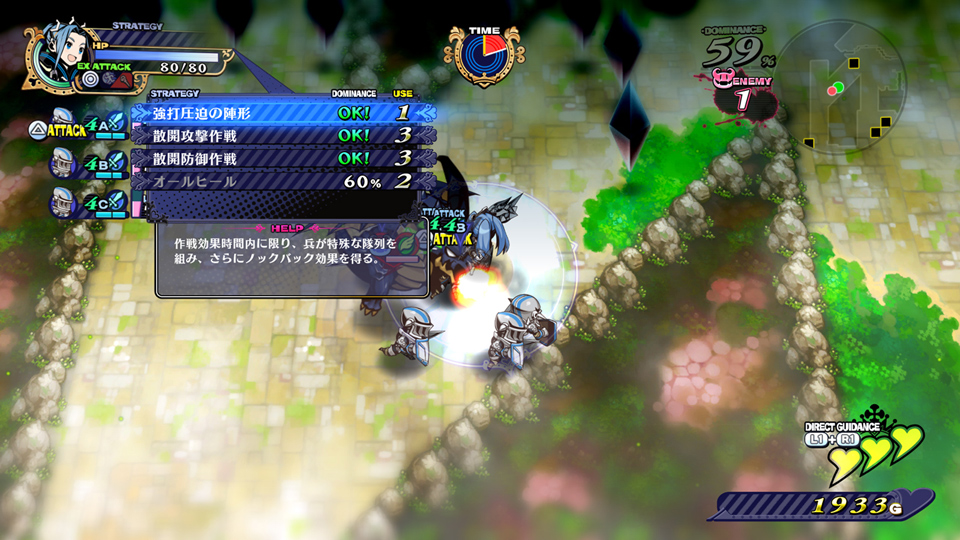Activate the first EX Attack target icon
The image size is (960, 540).
(x=91, y=78)
